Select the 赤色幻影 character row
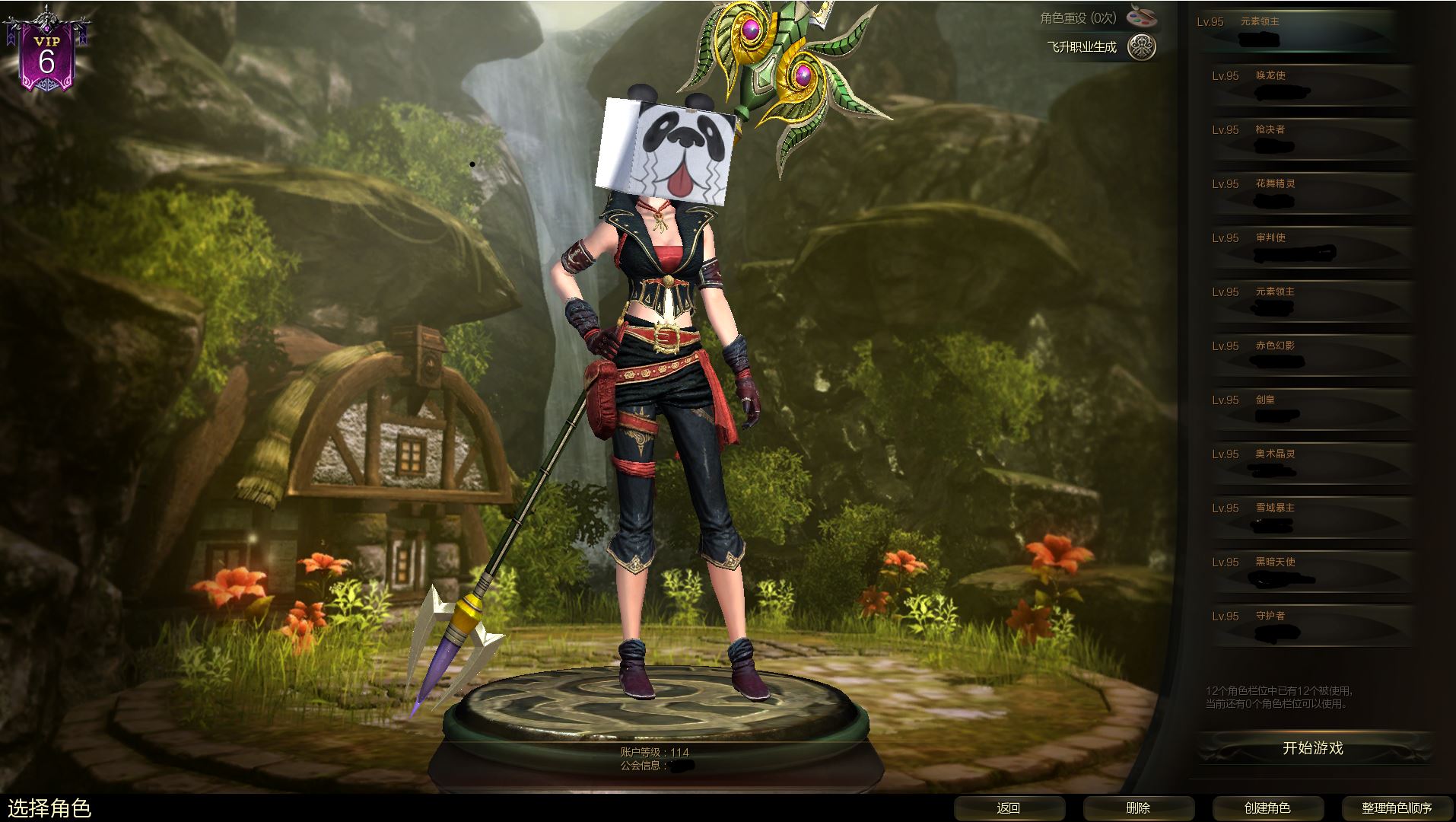 1310,355
